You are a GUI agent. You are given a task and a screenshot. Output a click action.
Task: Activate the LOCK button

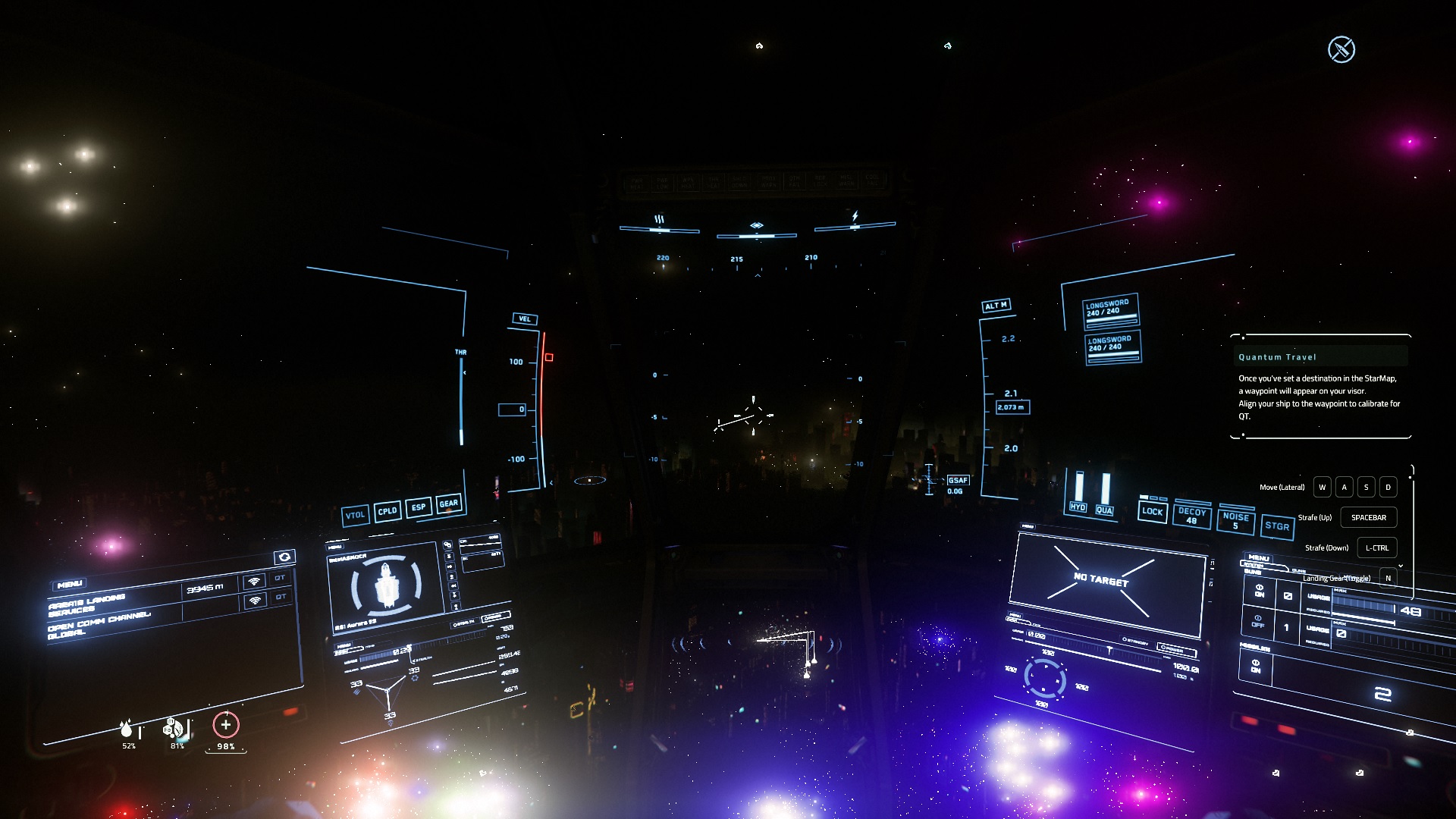tap(1152, 511)
